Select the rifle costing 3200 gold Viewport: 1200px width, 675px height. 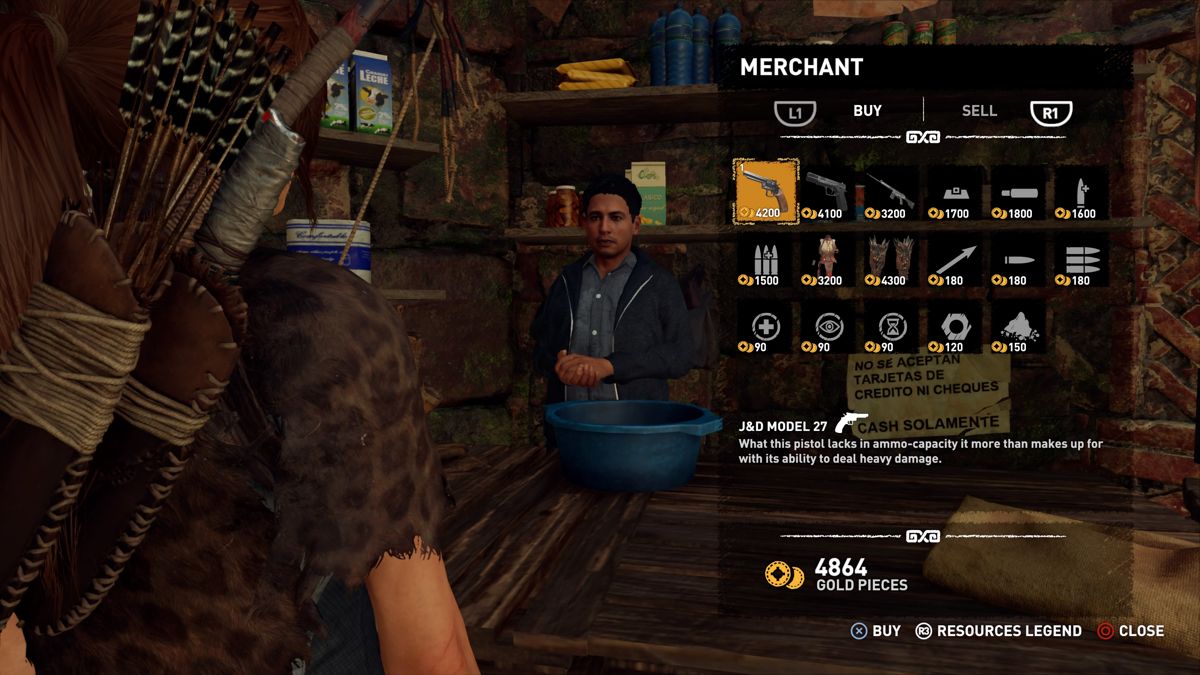tap(890, 191)
